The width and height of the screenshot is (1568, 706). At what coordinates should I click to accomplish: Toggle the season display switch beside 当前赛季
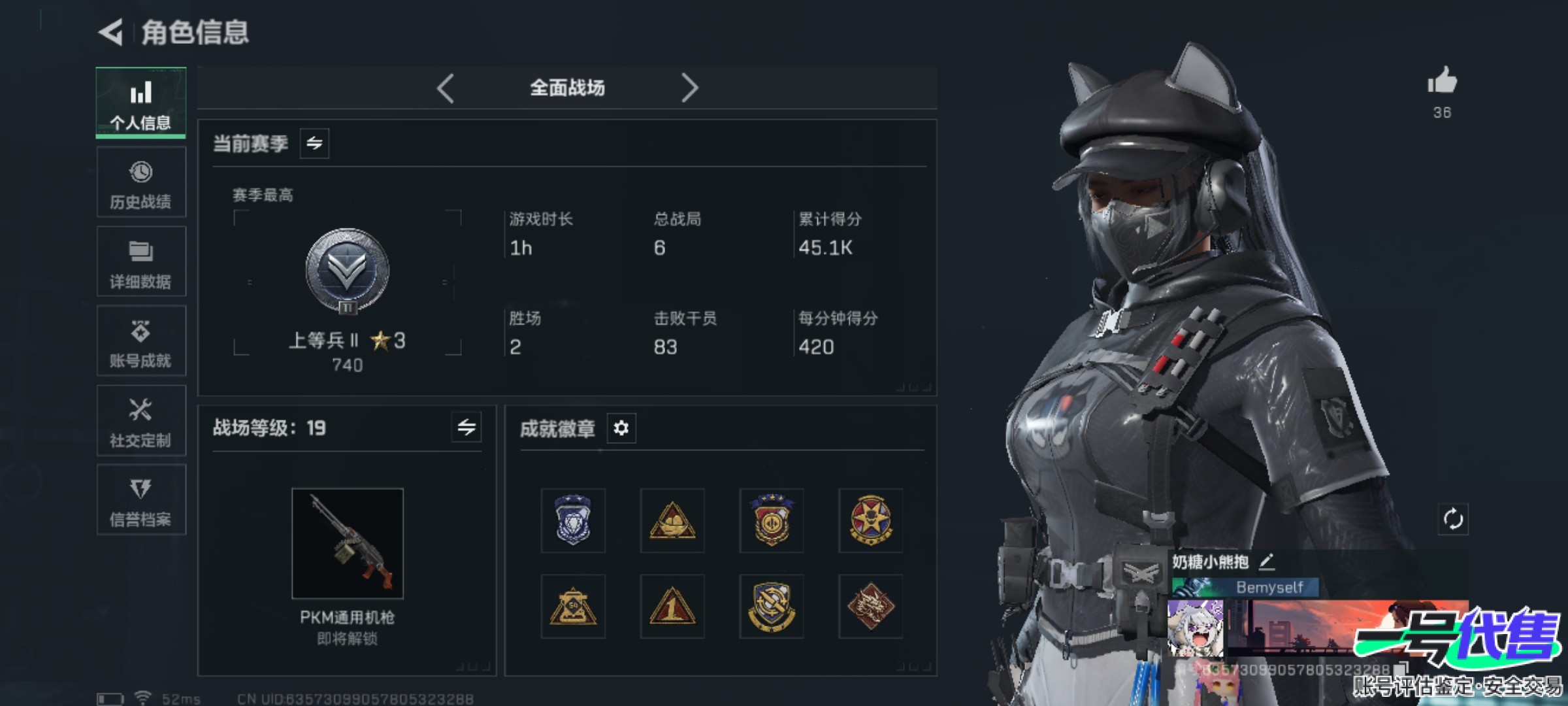316,144
